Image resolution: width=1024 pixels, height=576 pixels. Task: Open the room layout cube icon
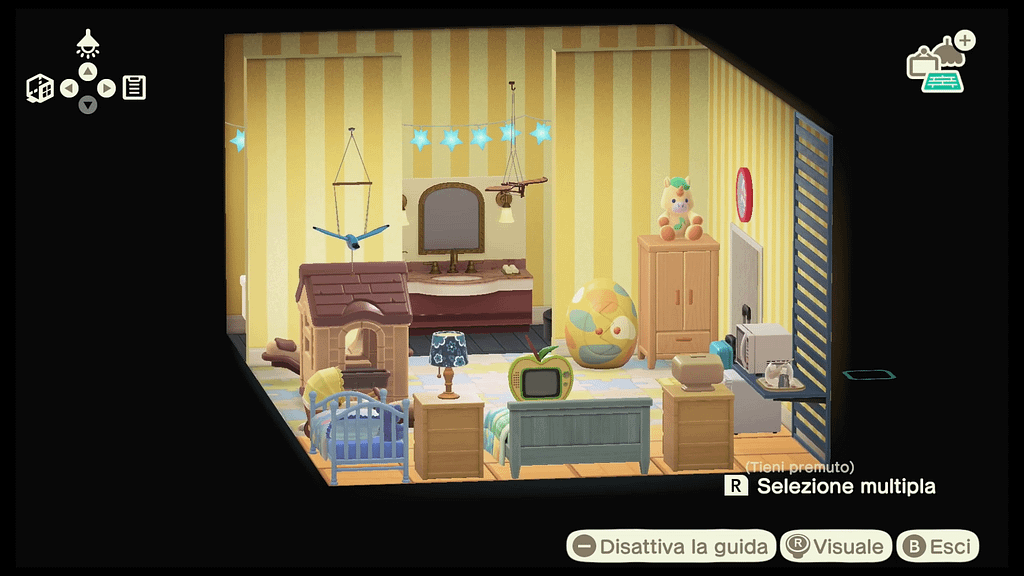click(x=40, y=88)
